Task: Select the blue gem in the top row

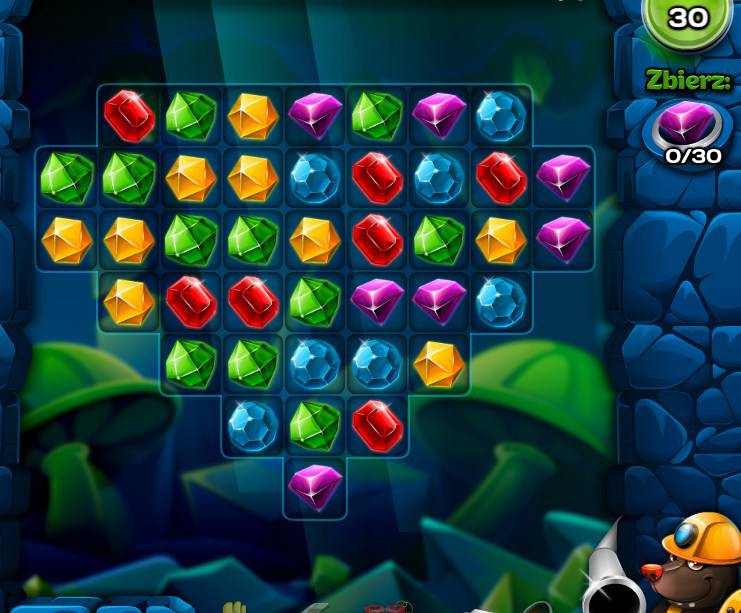Action: [500, 116]
